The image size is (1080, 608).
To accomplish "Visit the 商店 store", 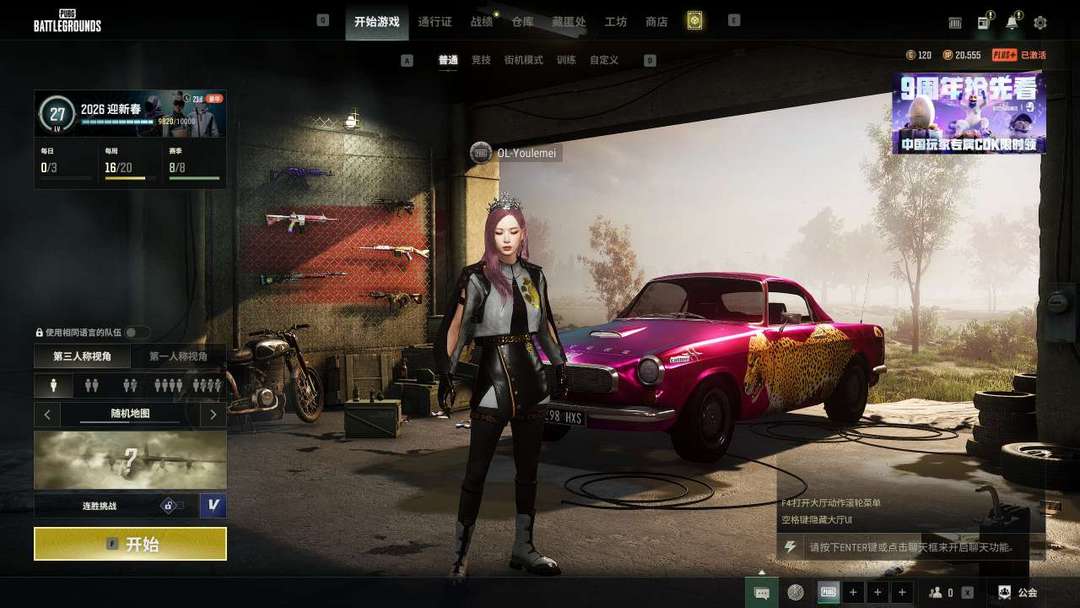I will tap(656, 21).
